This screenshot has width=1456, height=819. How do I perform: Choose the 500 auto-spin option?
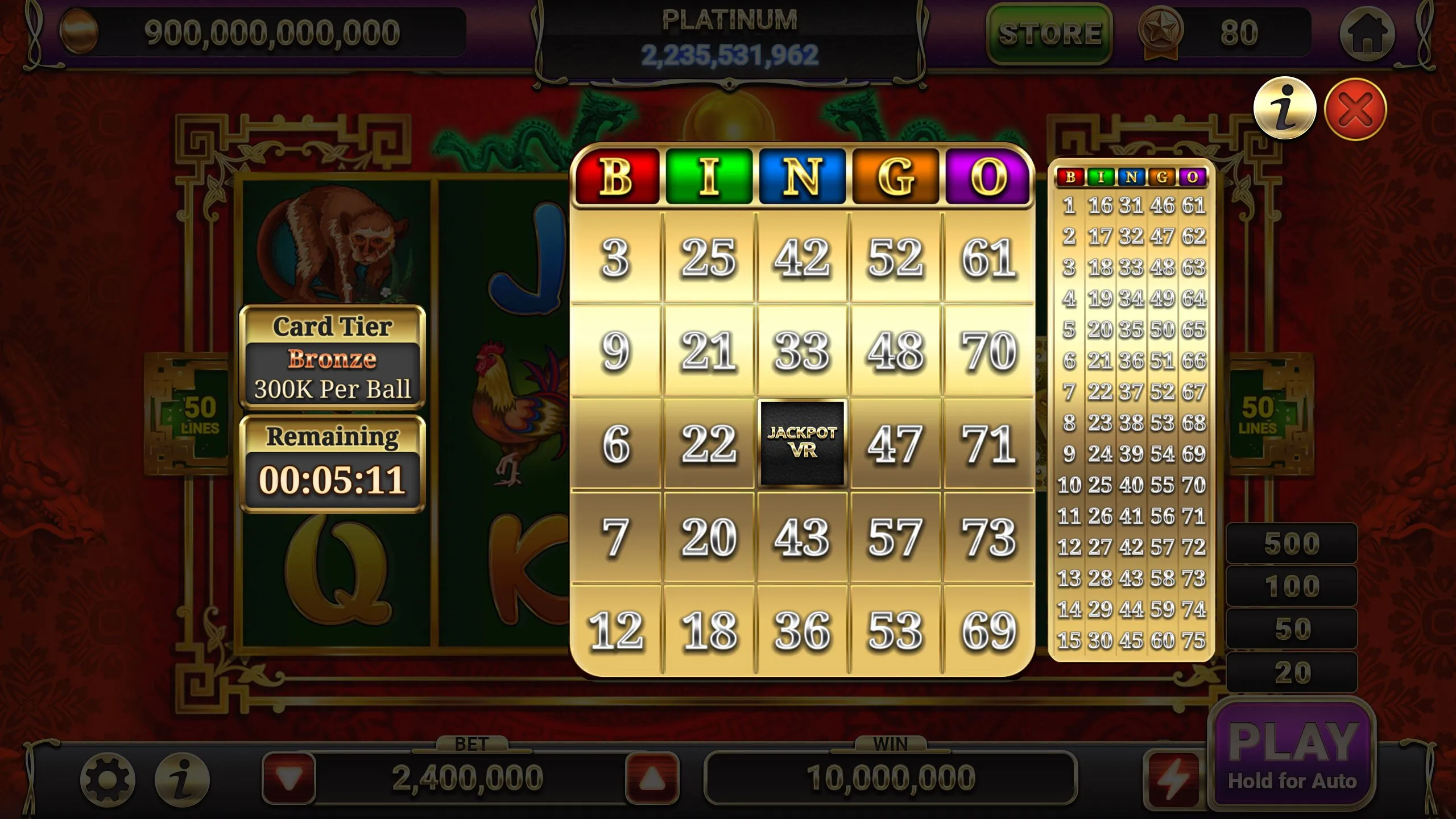click(x=1292, y=544)
